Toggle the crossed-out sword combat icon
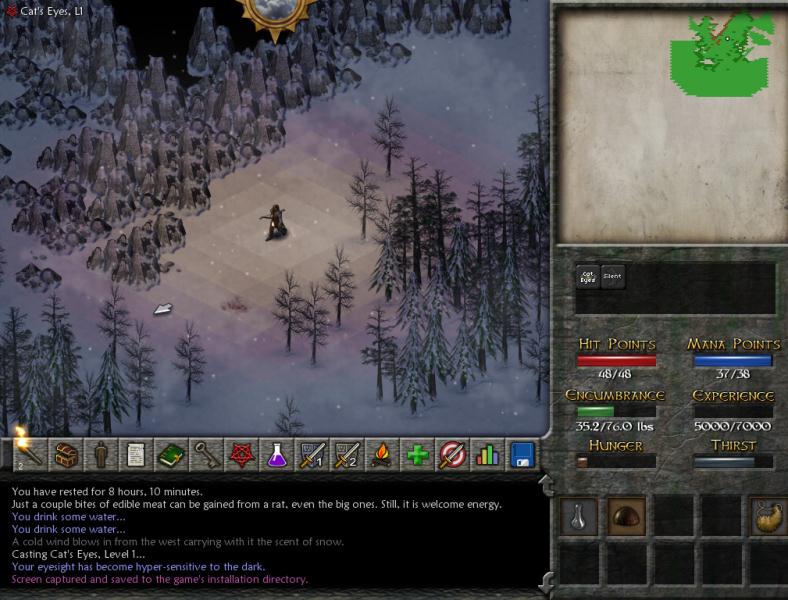788x600 pixels. coord(452,454)
